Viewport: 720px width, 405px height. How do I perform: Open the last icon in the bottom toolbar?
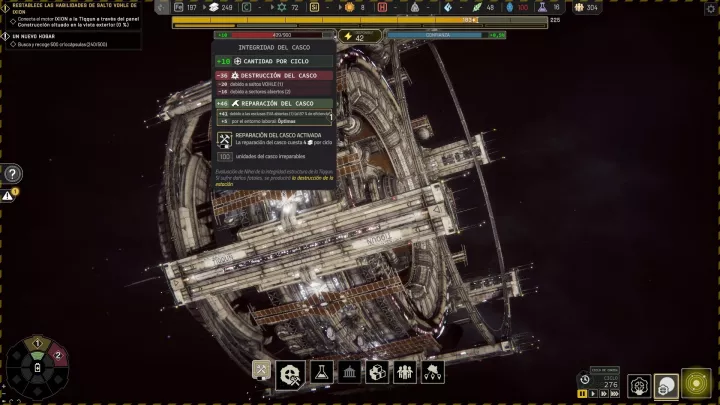pos(433,372)
